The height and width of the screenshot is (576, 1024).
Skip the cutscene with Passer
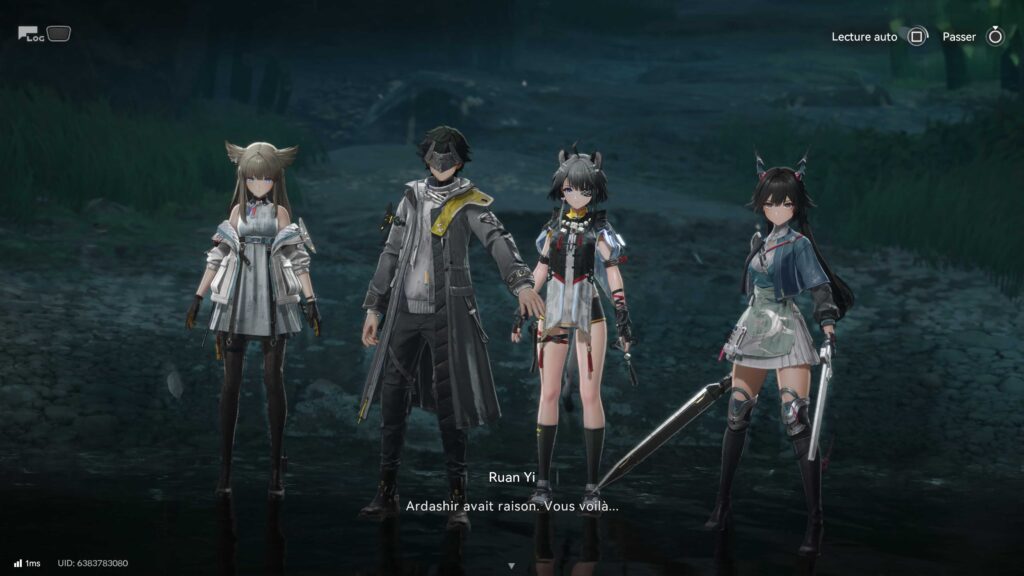tap(994, 37)
